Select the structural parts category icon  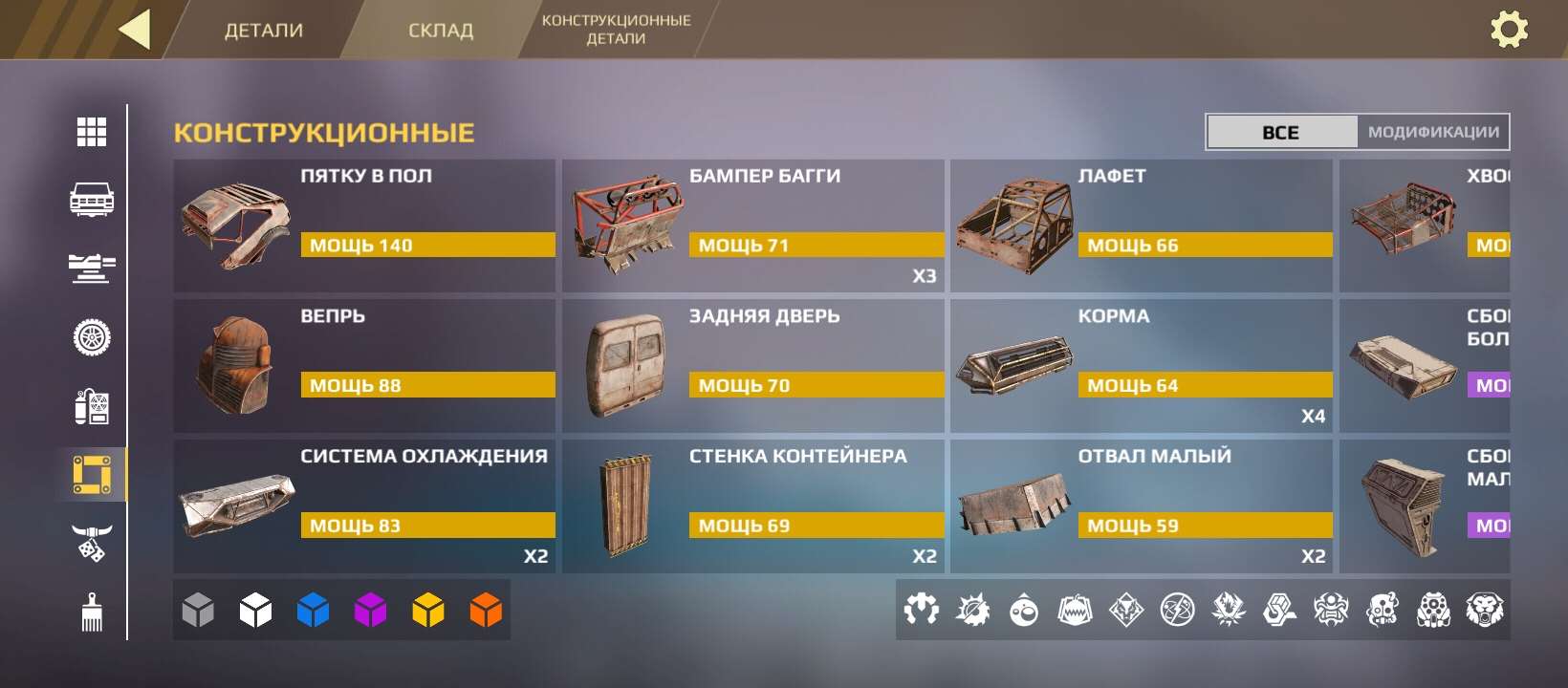pos(91,473)
